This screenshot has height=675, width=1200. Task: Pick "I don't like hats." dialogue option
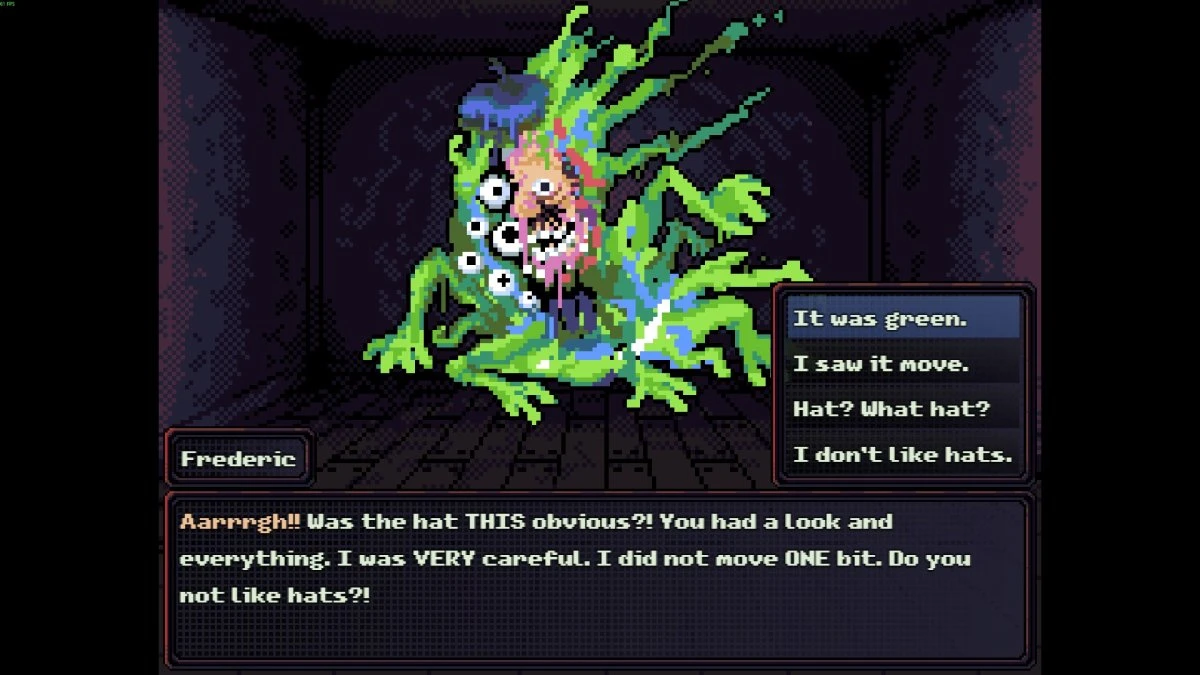902,455
